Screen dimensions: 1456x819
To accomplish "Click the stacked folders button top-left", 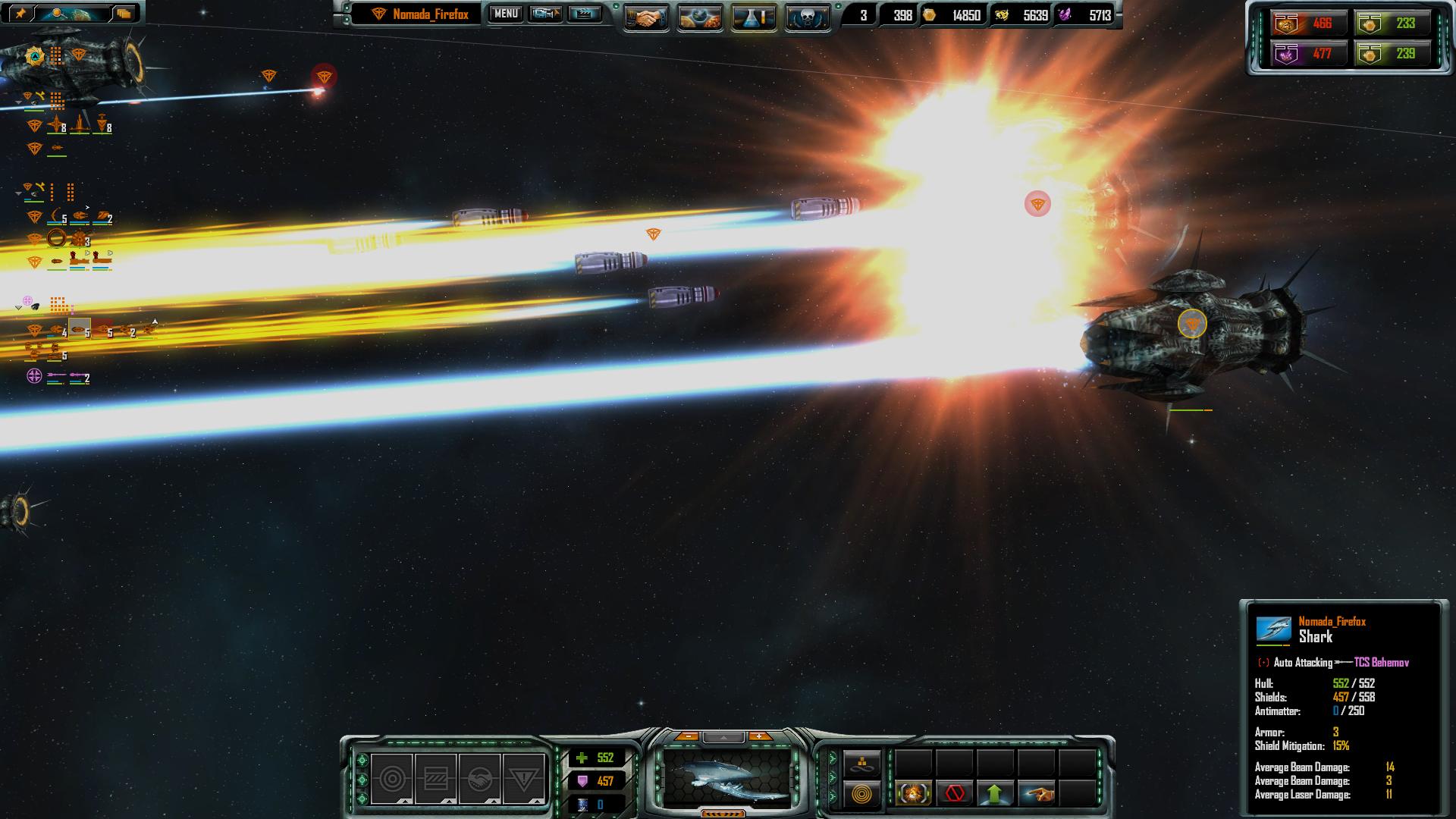I will 124,13.
